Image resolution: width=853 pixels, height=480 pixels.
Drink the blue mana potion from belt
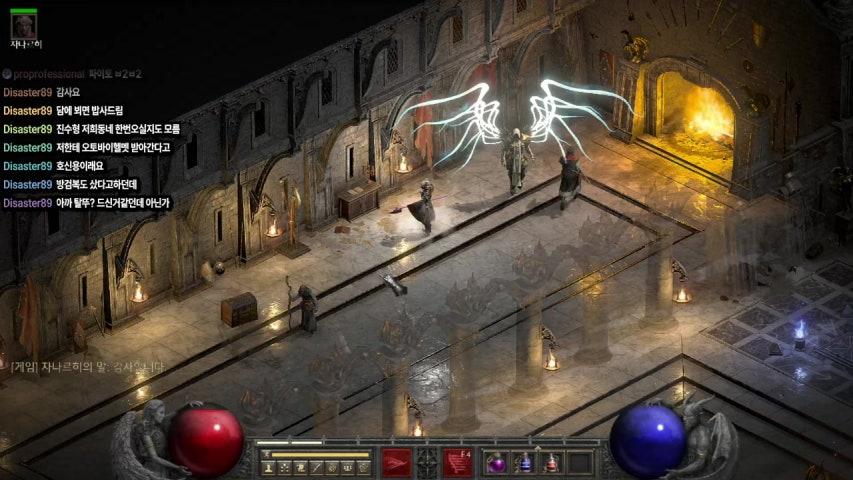pos(523,463)
